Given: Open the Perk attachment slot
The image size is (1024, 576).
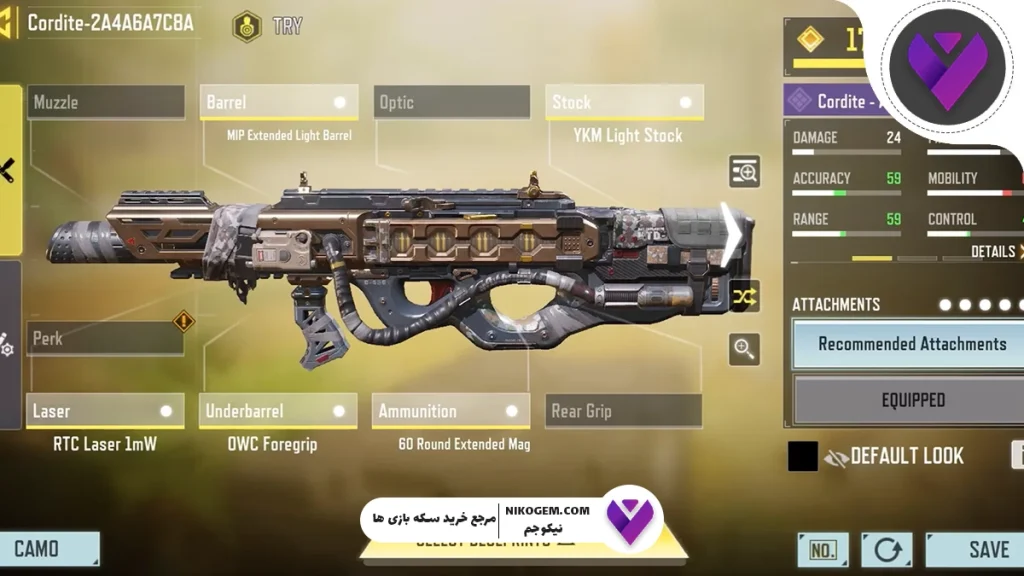Looking at the screenshot, I should coord(105,339).
